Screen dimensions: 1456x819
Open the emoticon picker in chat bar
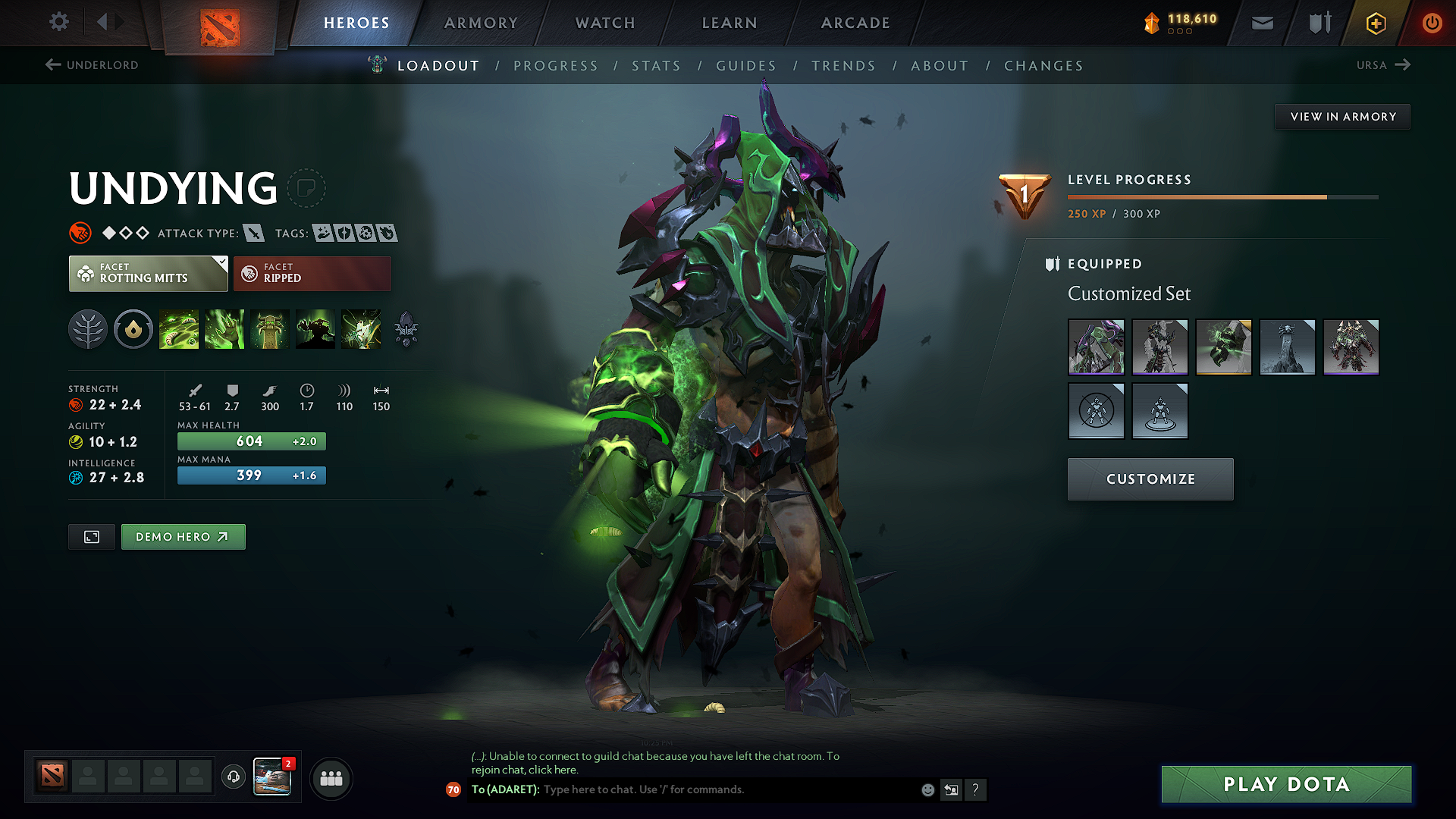(927, 789)
